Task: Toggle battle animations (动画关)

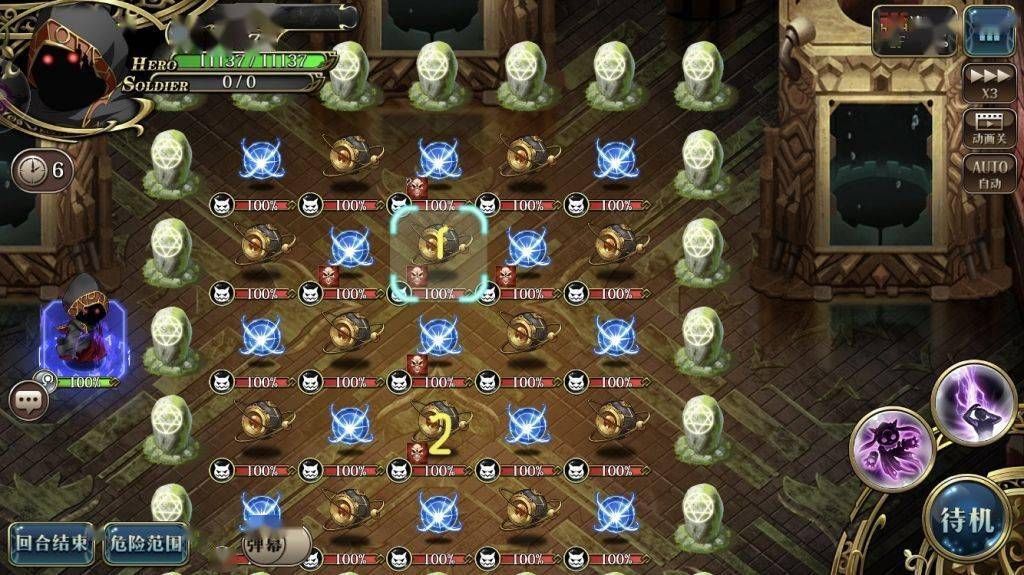Action: 989,129
